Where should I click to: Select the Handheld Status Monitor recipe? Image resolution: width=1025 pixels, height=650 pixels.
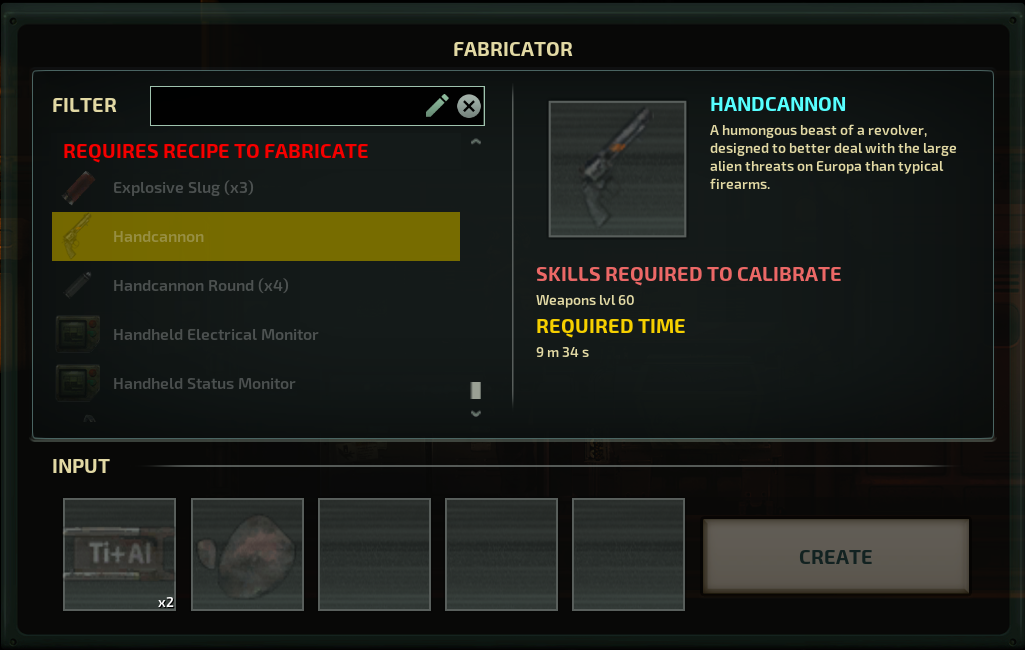[255, 384]
